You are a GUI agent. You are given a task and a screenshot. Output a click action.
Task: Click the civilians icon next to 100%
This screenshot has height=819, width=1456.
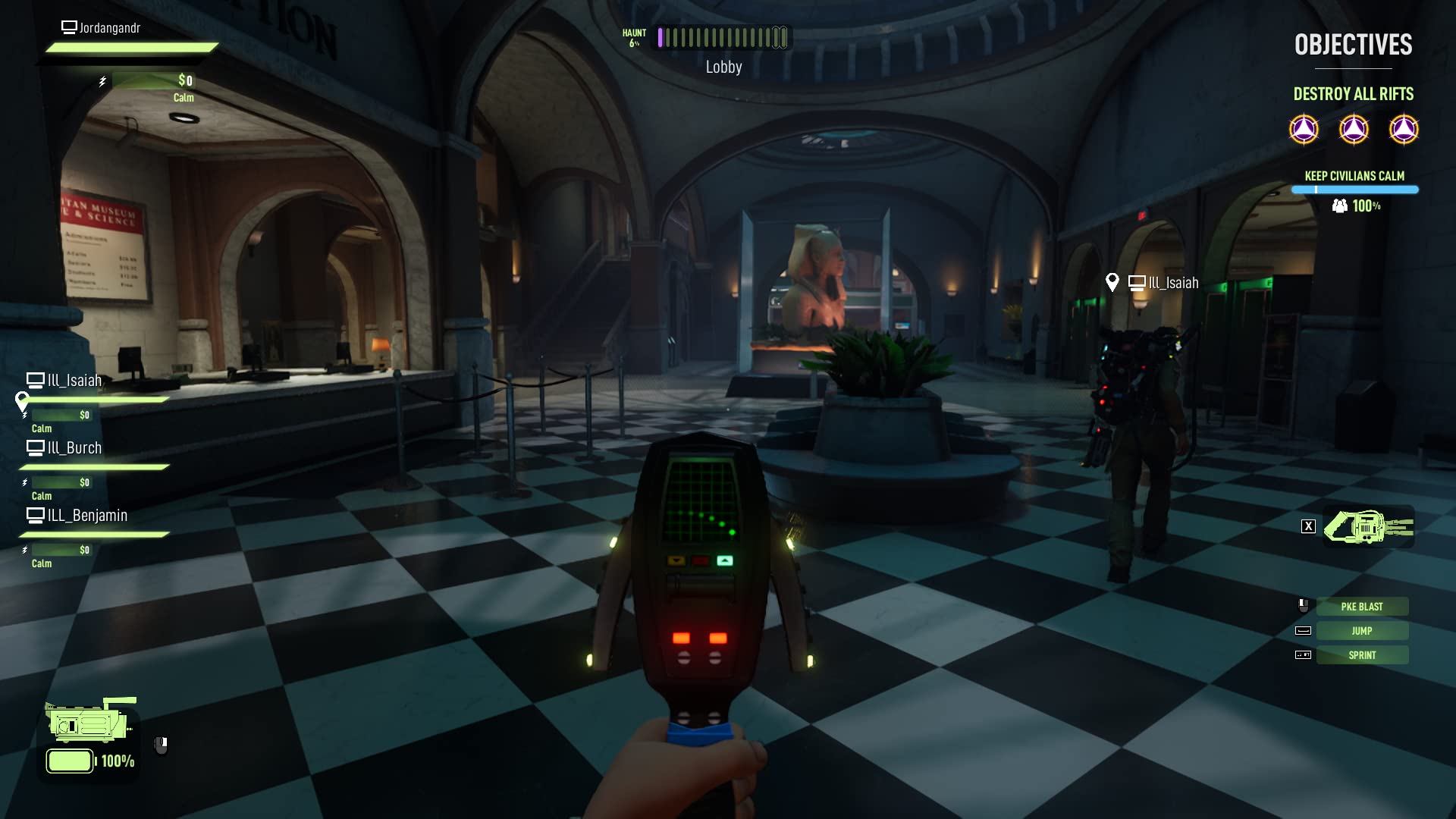click(1339, 206)
